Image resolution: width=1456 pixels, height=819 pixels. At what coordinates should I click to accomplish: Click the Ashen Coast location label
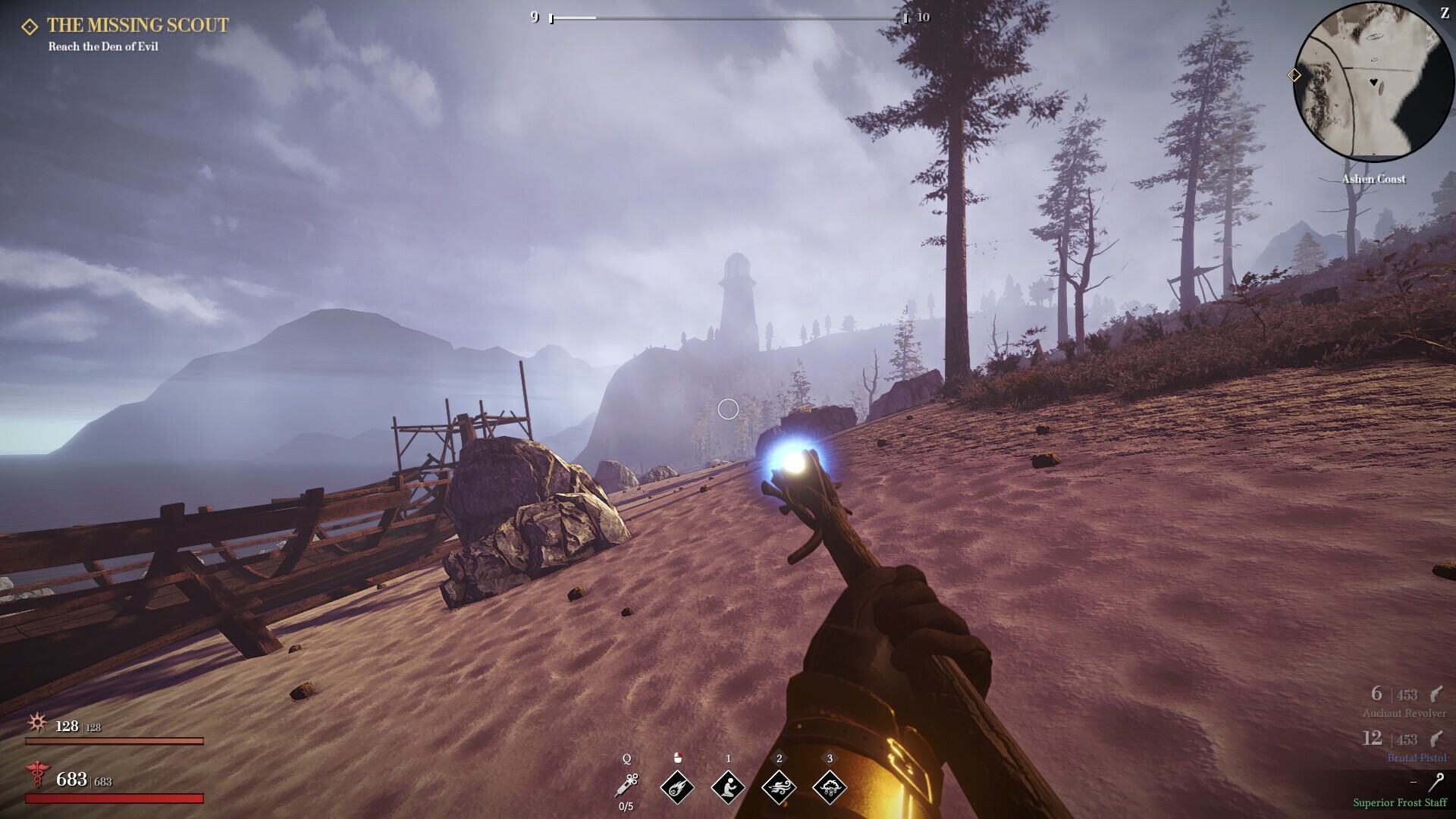[x=1375, y=179]
